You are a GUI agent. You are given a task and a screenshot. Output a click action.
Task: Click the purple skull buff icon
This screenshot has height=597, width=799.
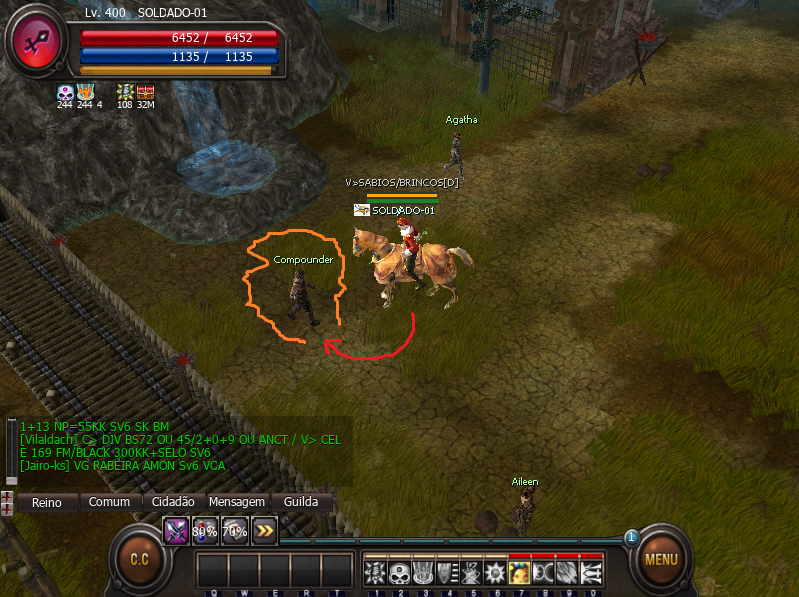tap(65, 92)
